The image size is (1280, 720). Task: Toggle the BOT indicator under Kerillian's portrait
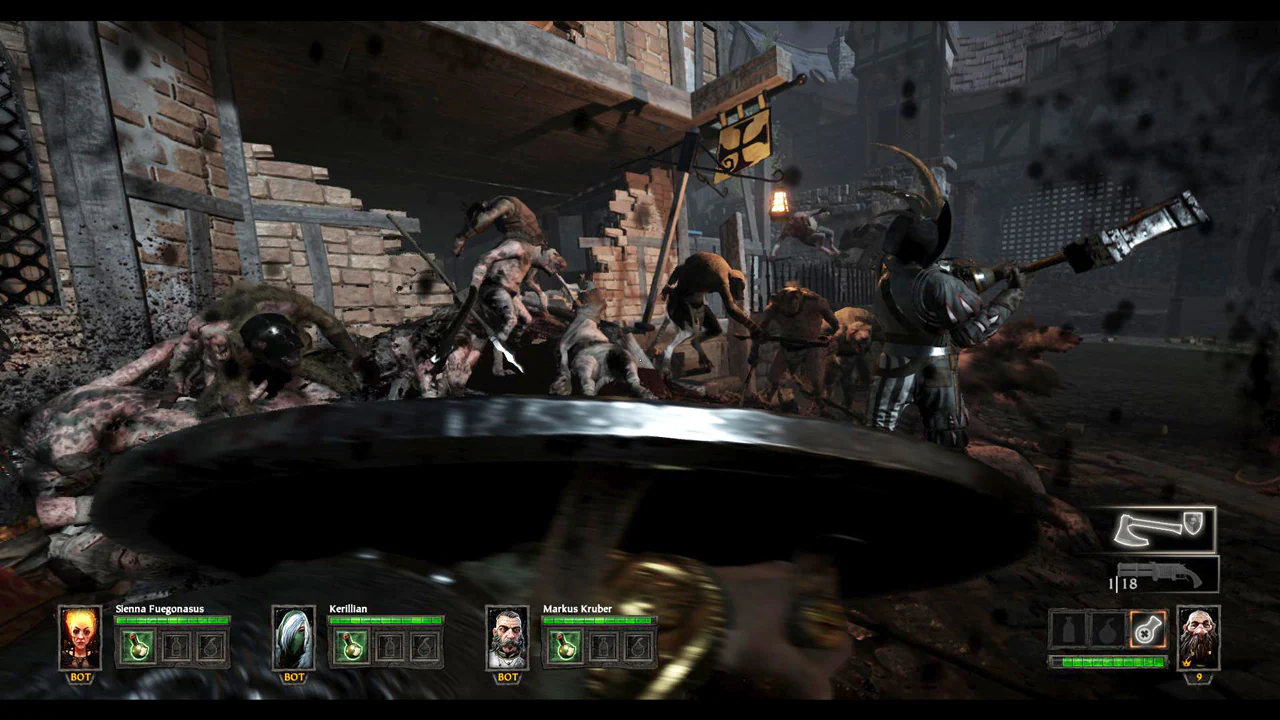[x=293, y=676]
